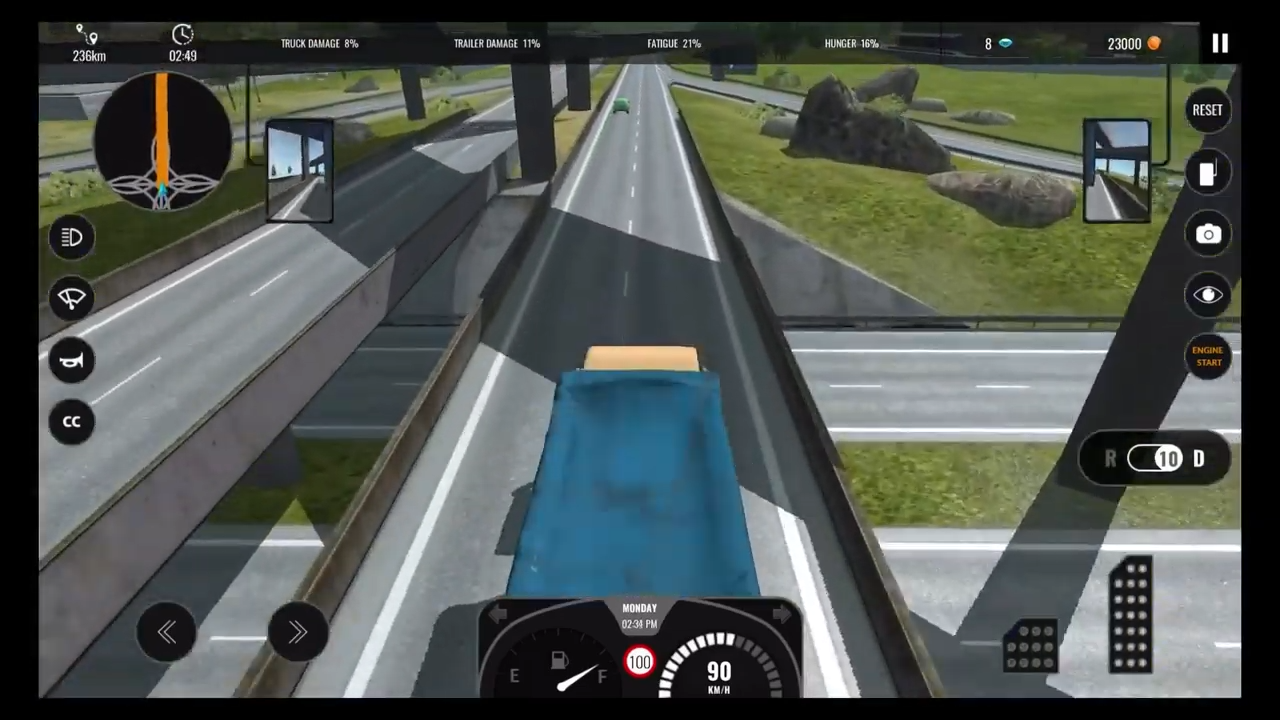
Task: Honk the truck horn
Action: point(71,360)
